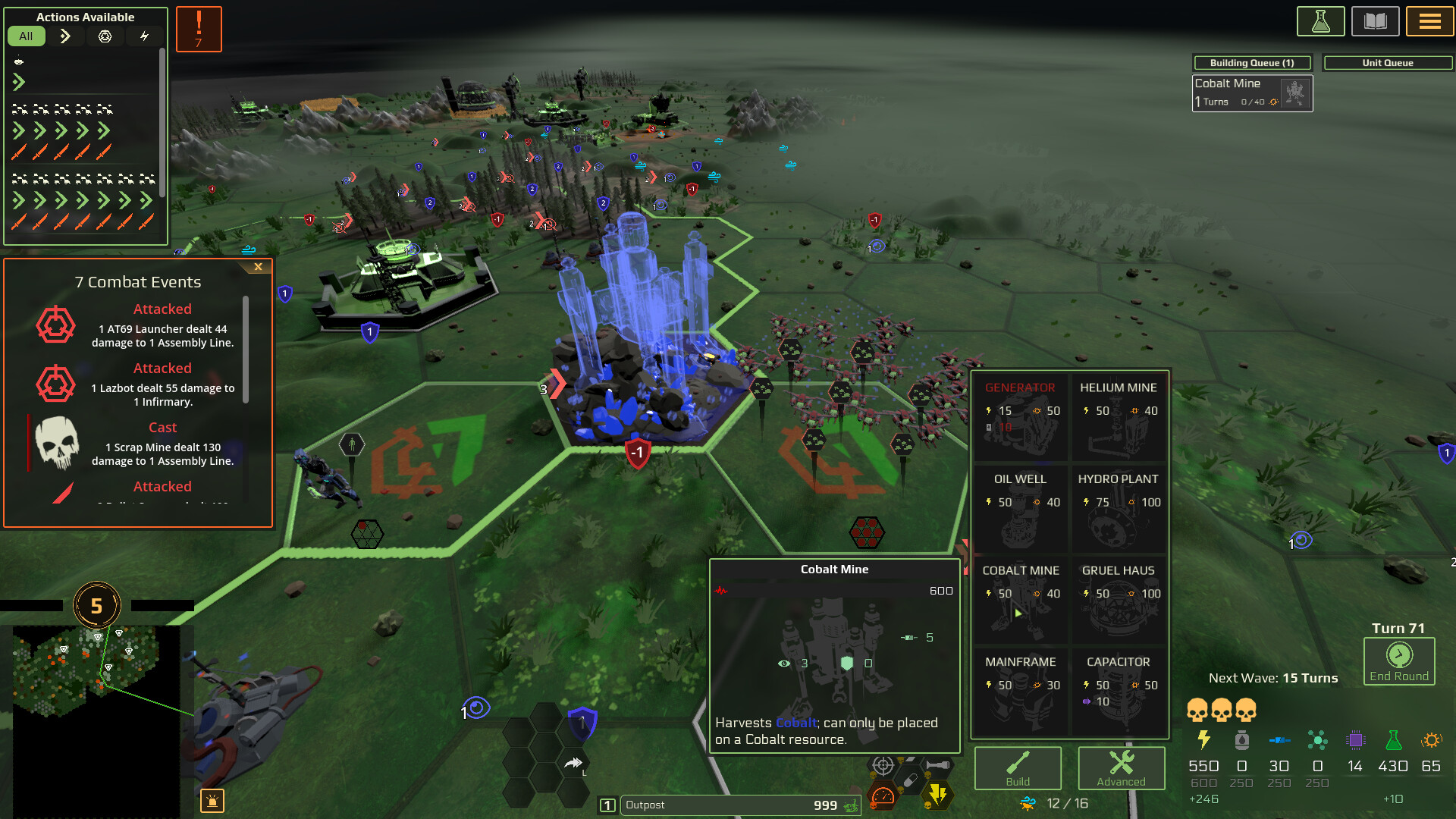Screen dimensions: 1456x819
Task: Switch to the Building Queue tab
Action: (1251, 63)
